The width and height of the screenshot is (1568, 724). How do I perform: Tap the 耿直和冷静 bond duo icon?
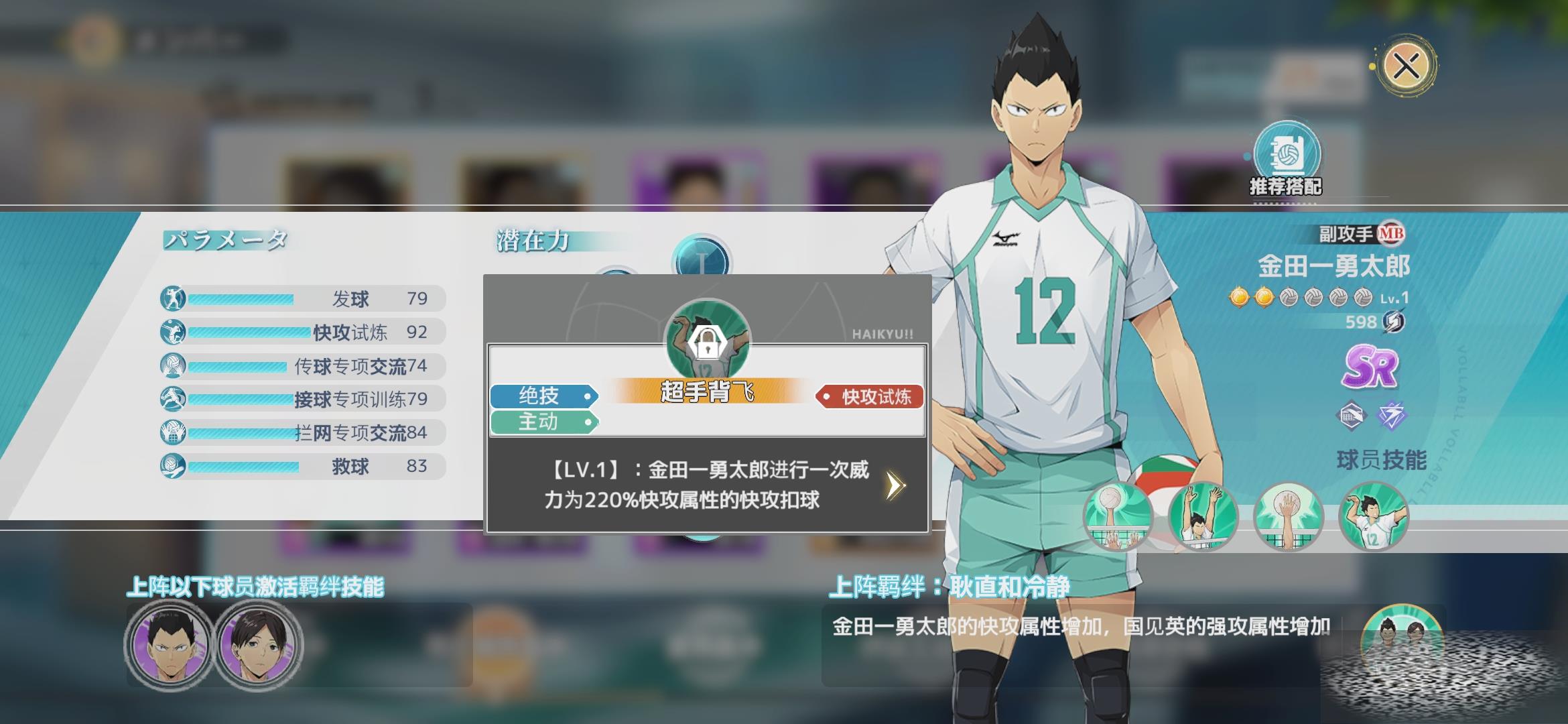point(1400,637)
